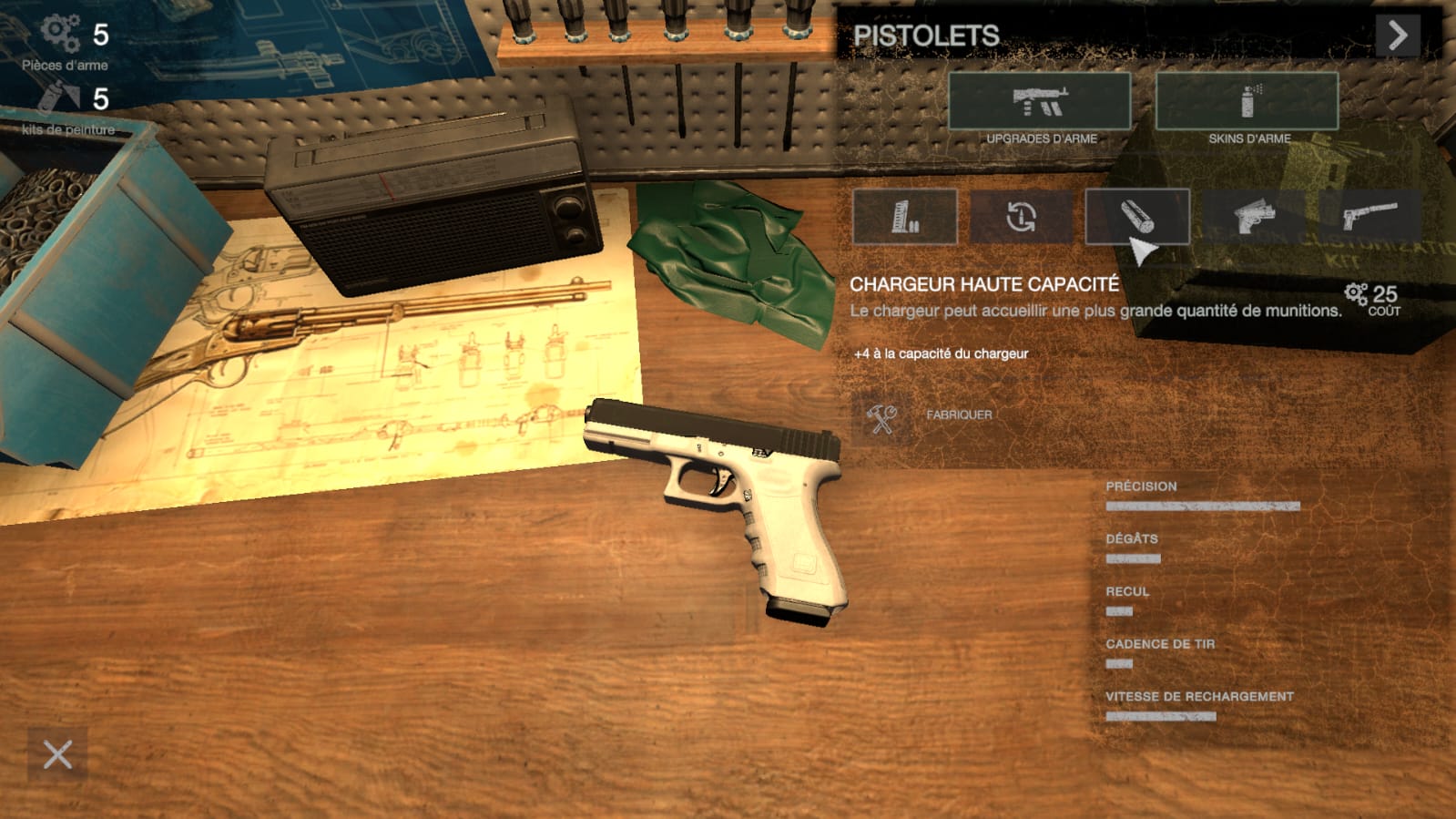
Task: Choose the reload speed upgrade icon
Action: point(1021,217)
